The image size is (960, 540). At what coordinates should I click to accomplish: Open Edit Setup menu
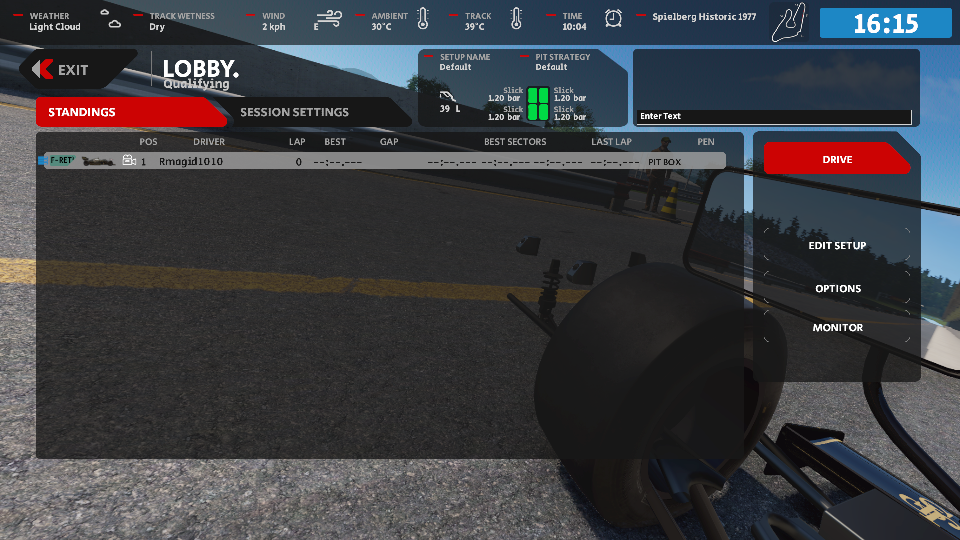pos(837,245)
